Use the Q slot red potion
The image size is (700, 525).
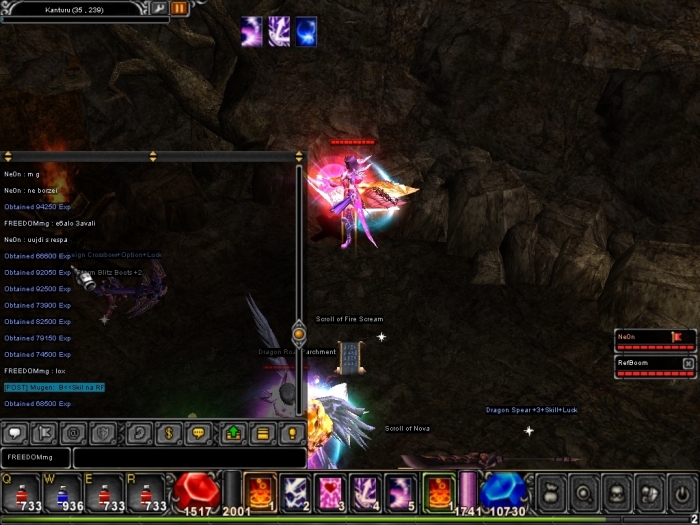(x=21, y=492)
